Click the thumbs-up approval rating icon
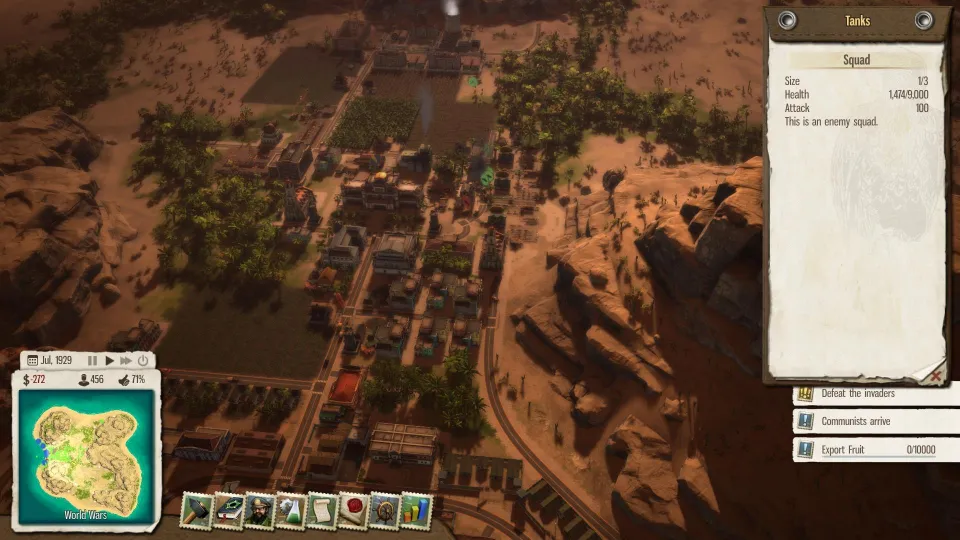The image size is (960, 540). pyautogui.click(x=123, y=380)
